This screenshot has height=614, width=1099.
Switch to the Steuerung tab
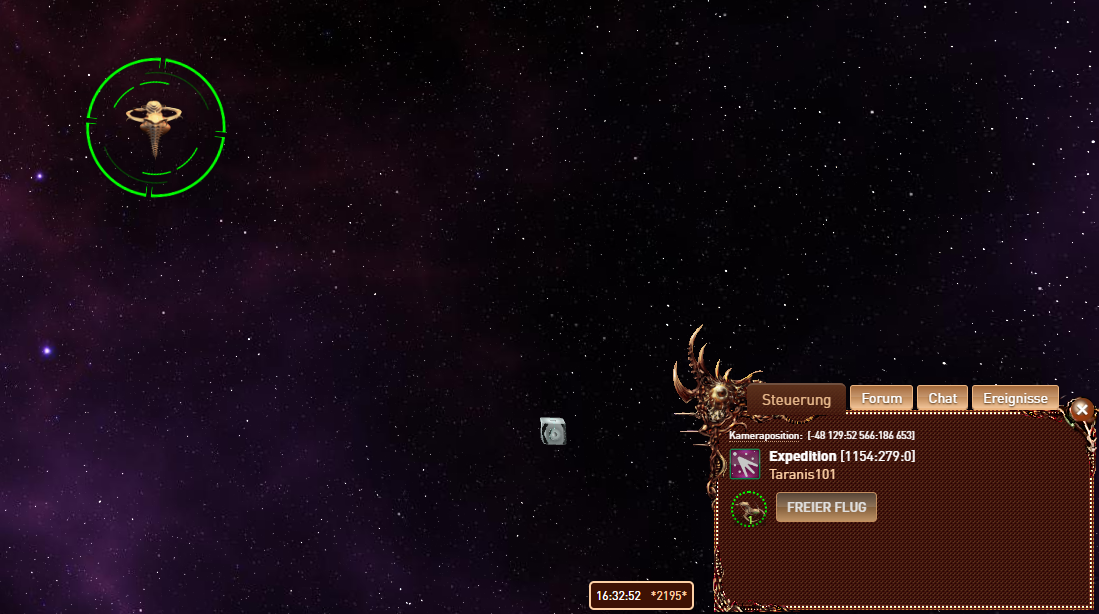click(796, 399)
